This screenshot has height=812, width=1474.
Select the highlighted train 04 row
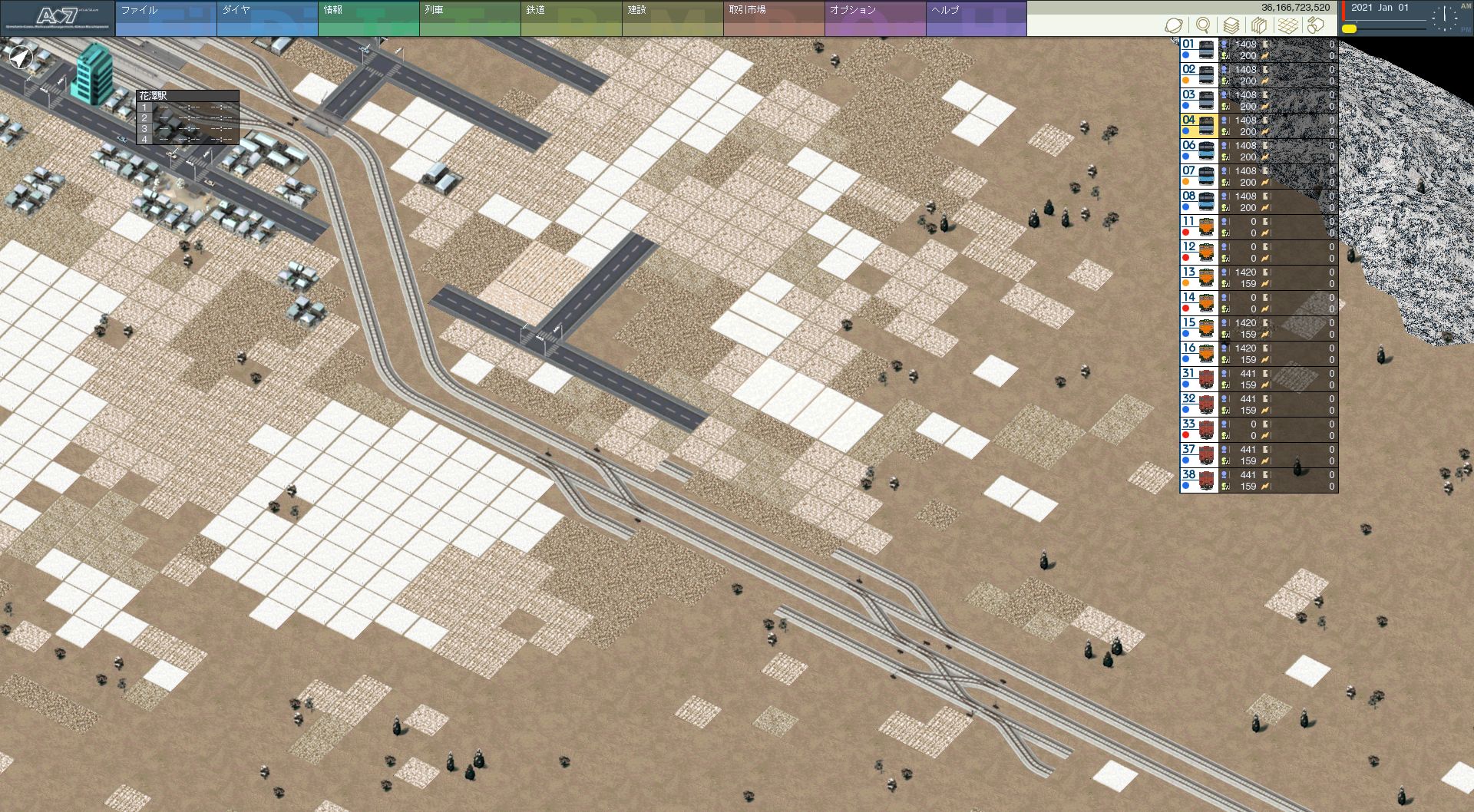[x=1259, y=126]
